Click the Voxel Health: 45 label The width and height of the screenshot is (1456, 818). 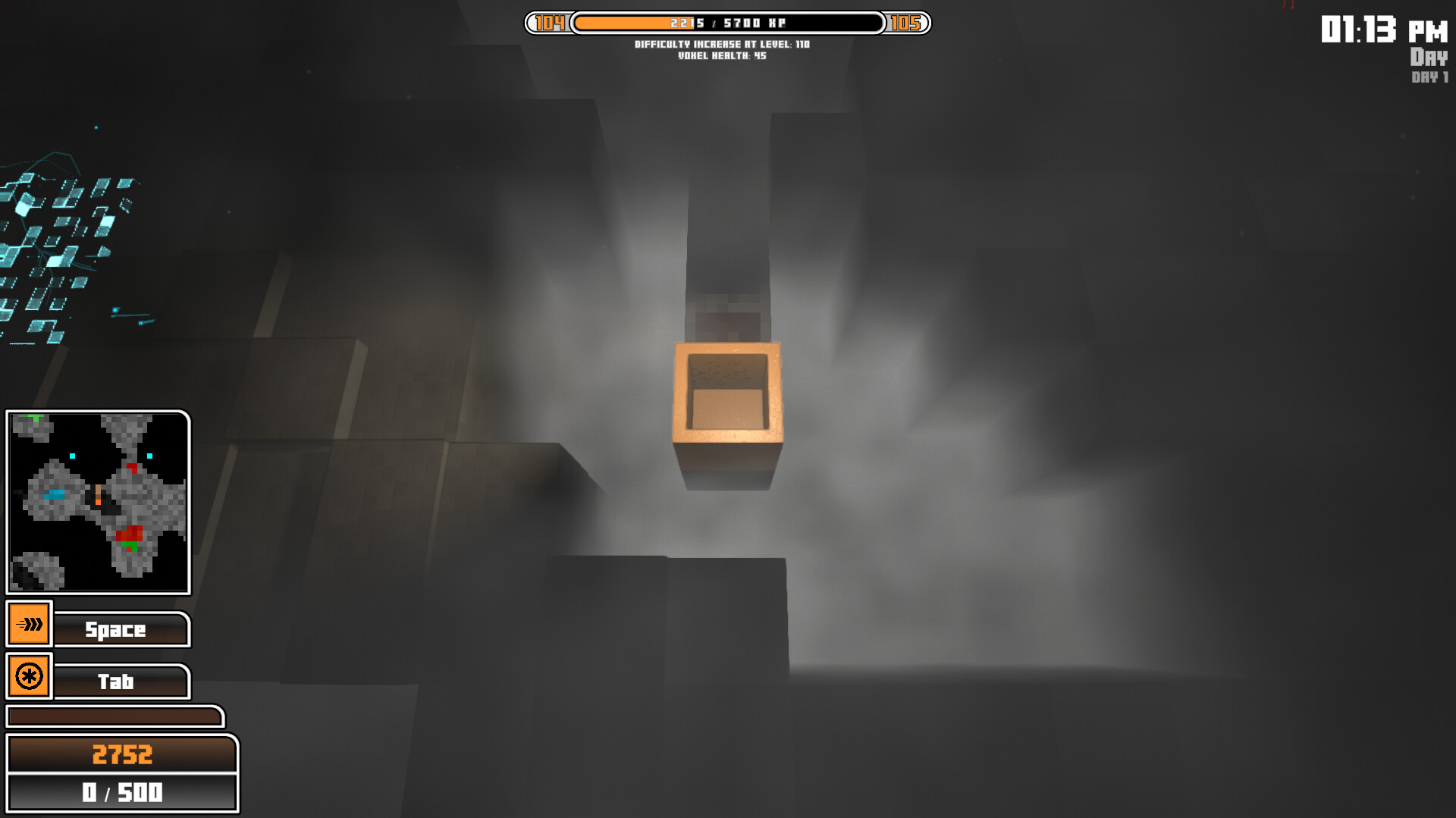722,55
